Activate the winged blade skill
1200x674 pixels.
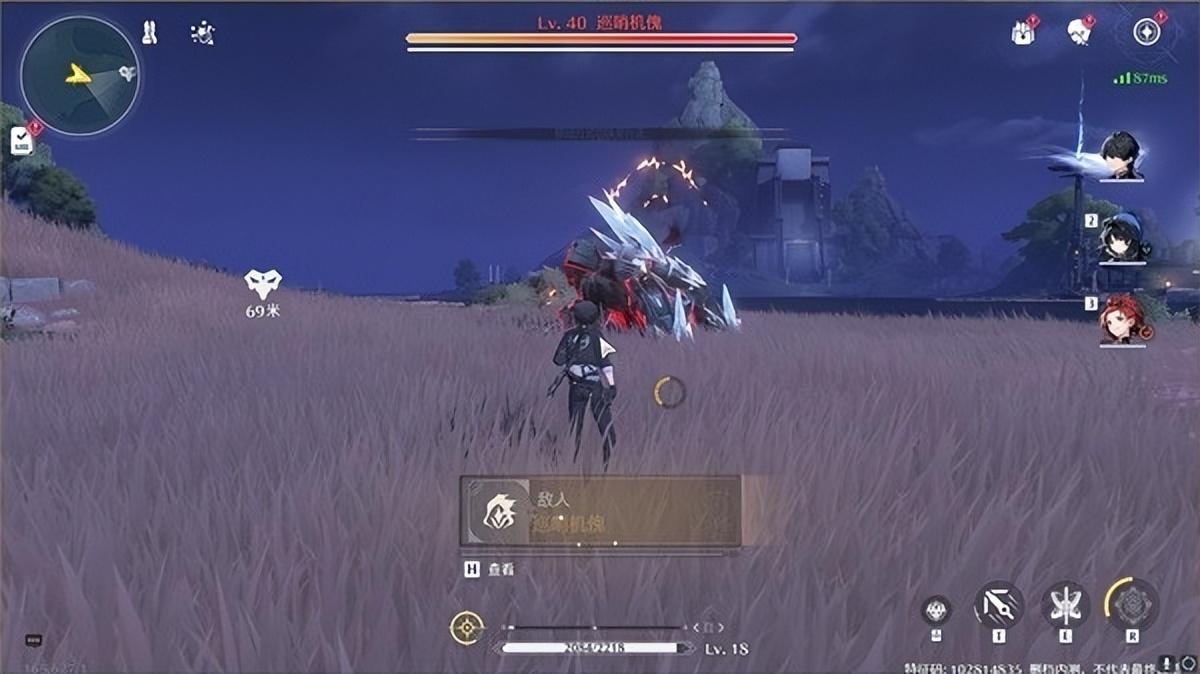pyautogui.click(x=1065, y=605)
